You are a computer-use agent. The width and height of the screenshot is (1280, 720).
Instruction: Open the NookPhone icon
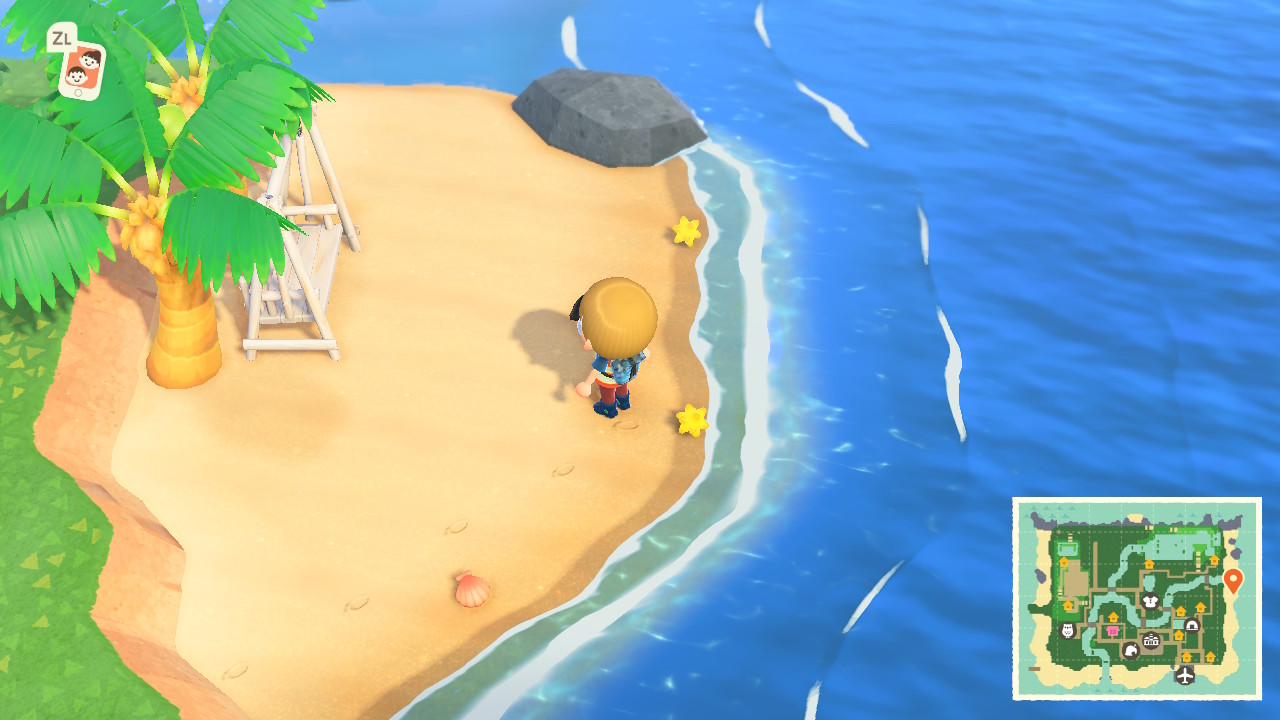[x=81, y=69]
